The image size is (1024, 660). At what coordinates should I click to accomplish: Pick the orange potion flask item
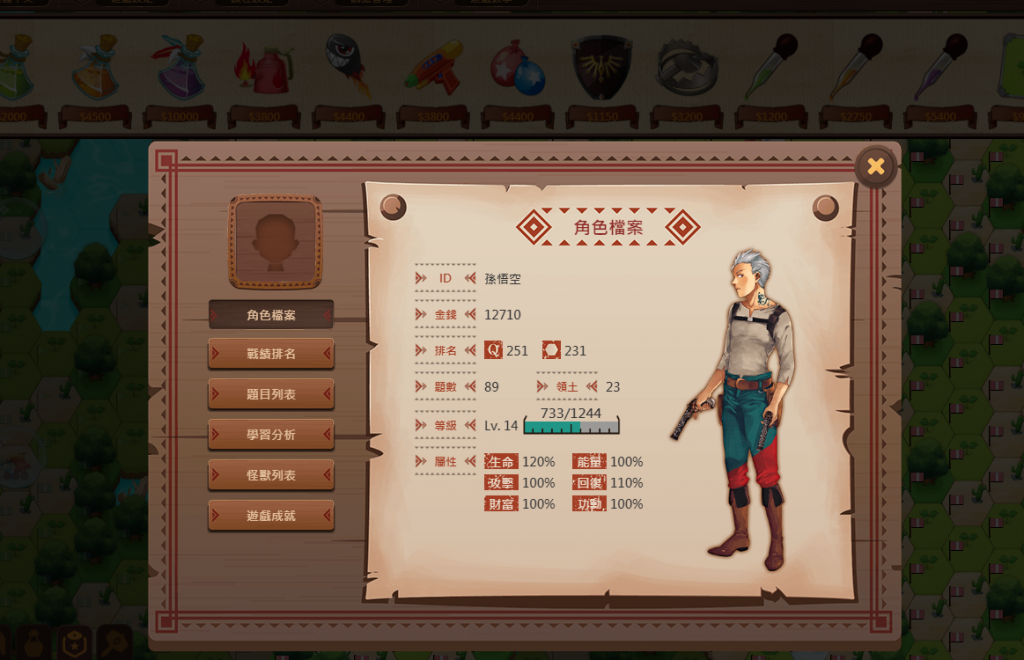95,68
